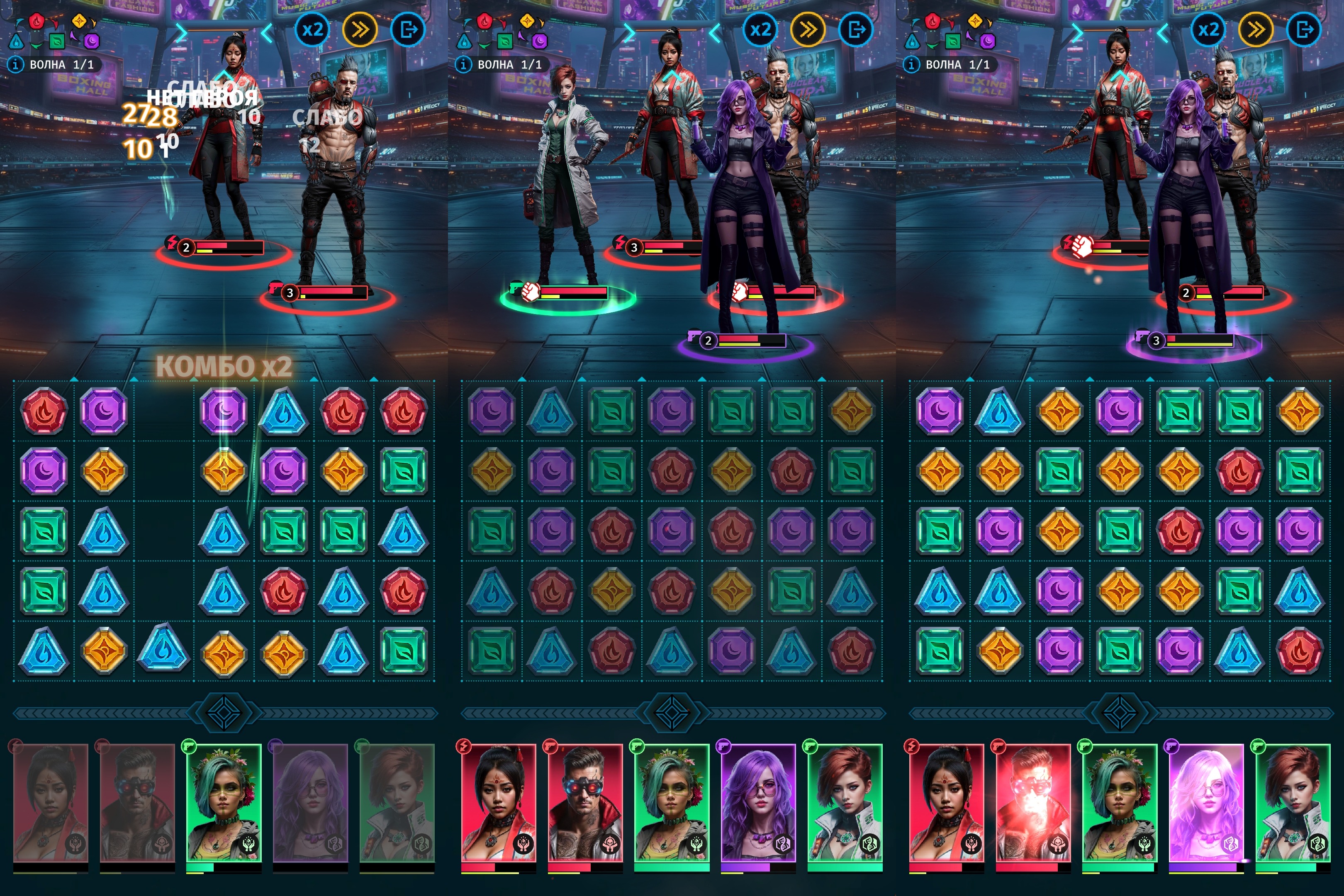
Task: Activate the glowing pink purple-haired hero card
Action: [x=1206, y=803]
